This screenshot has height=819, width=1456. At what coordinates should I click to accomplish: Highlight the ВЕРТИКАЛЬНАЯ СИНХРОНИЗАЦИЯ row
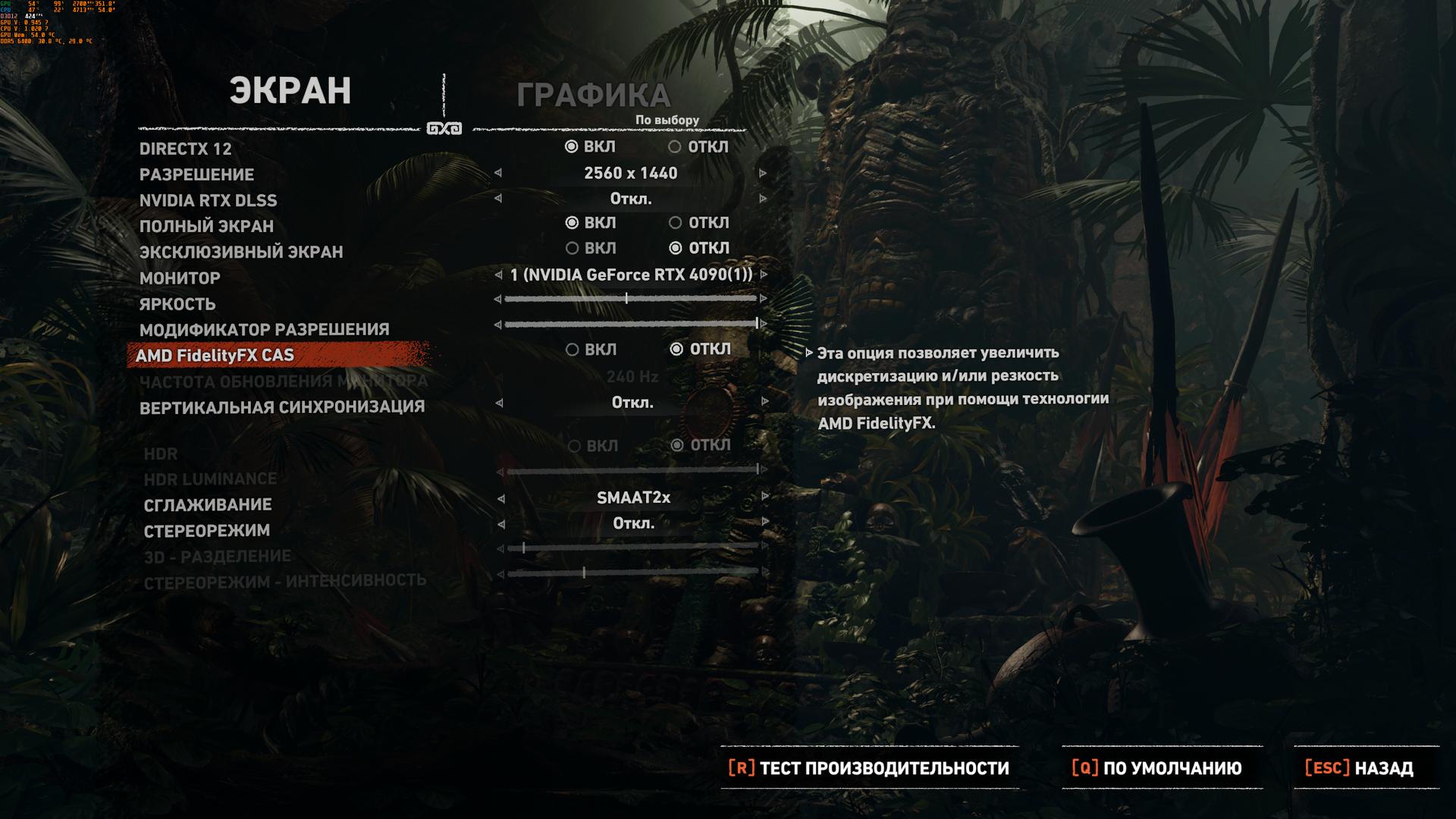[x=282, y=407]
